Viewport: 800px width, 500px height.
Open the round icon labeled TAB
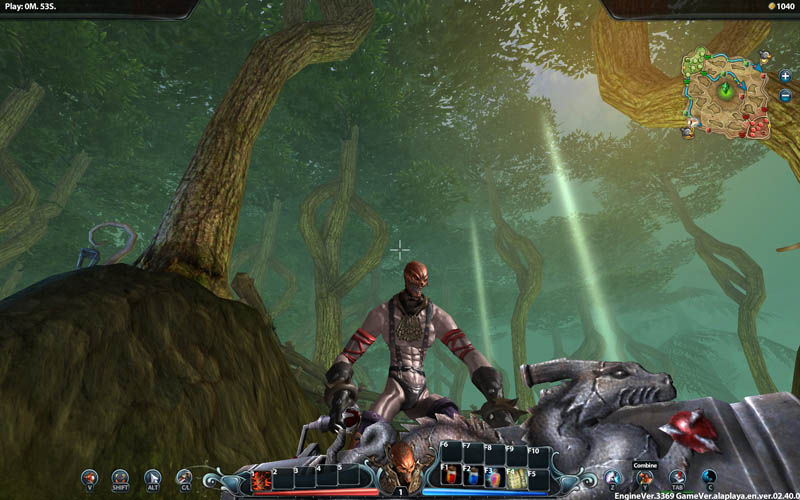tap(677, 477)
